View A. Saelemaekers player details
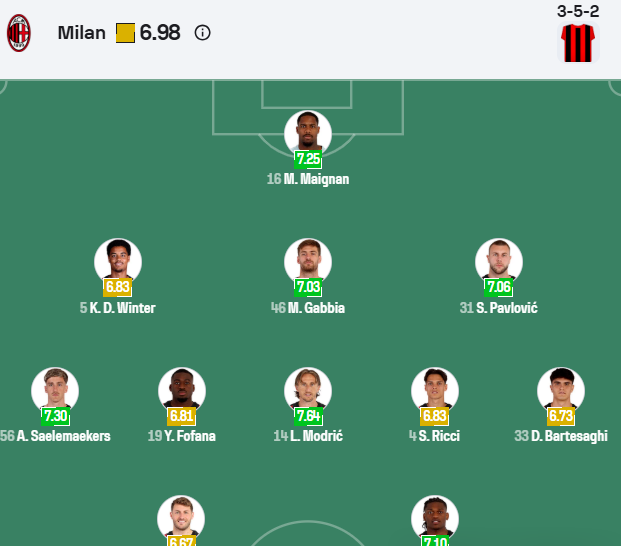 55,393
